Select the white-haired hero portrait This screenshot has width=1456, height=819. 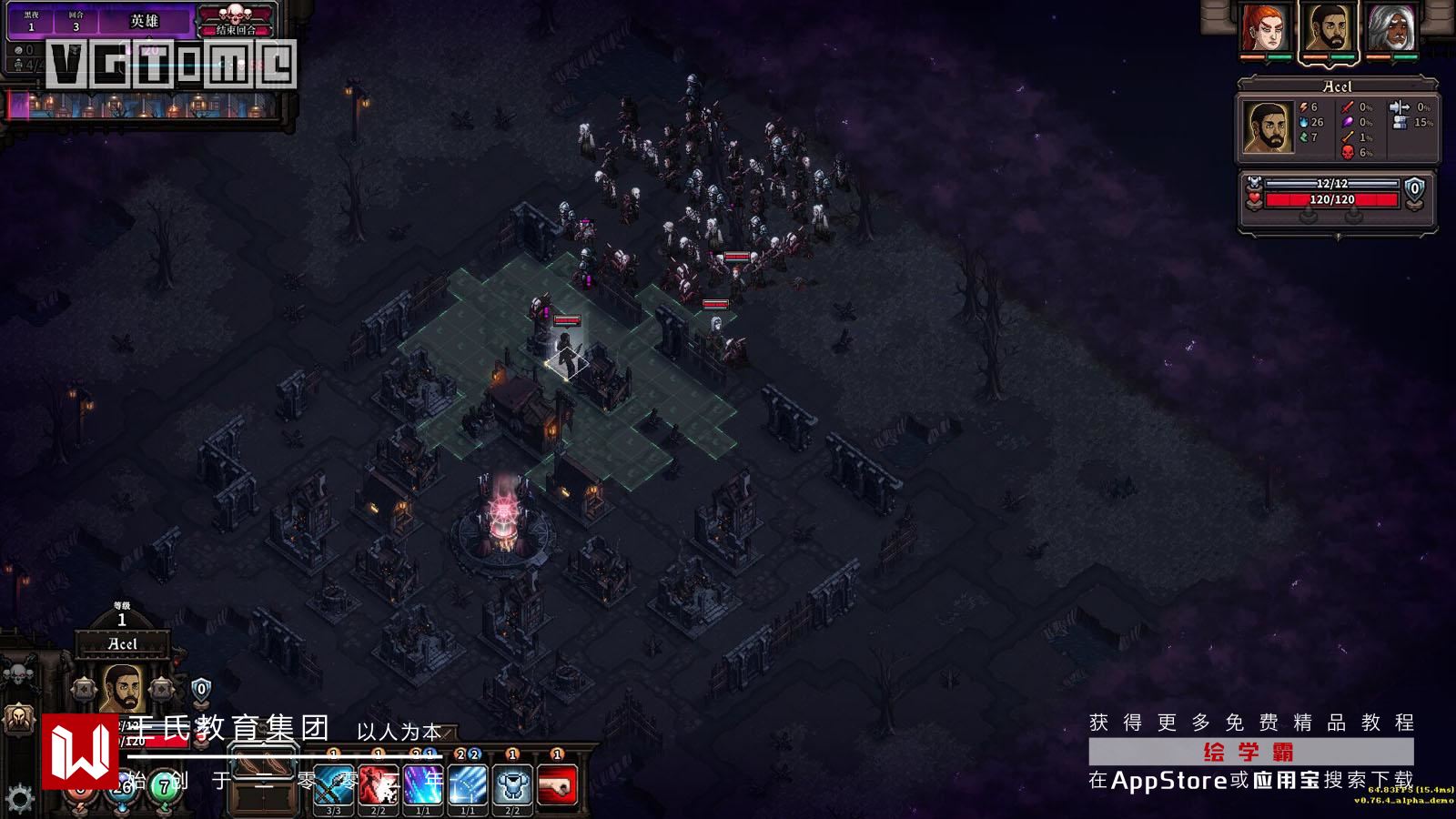point(1391,30)
